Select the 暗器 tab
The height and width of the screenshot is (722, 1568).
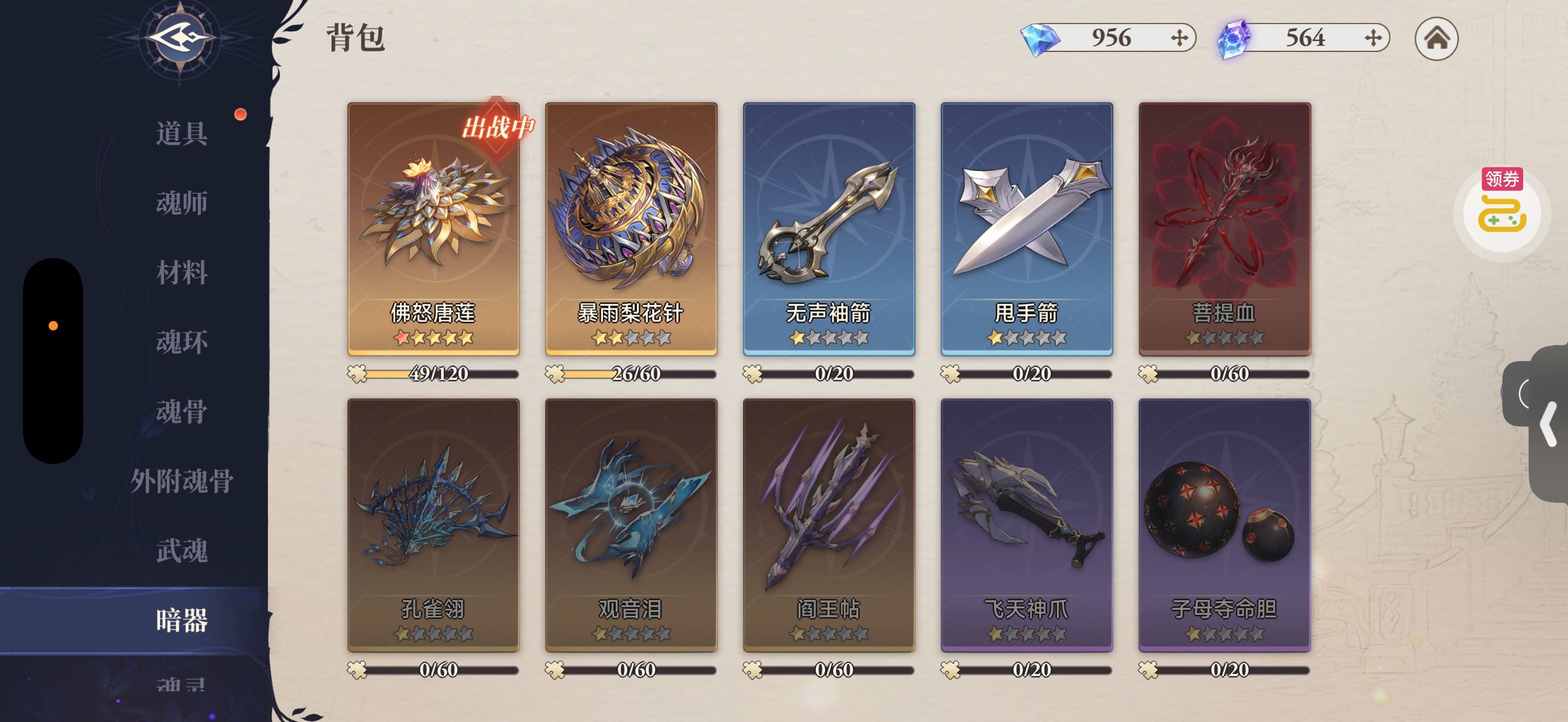[x=182, y=620]
